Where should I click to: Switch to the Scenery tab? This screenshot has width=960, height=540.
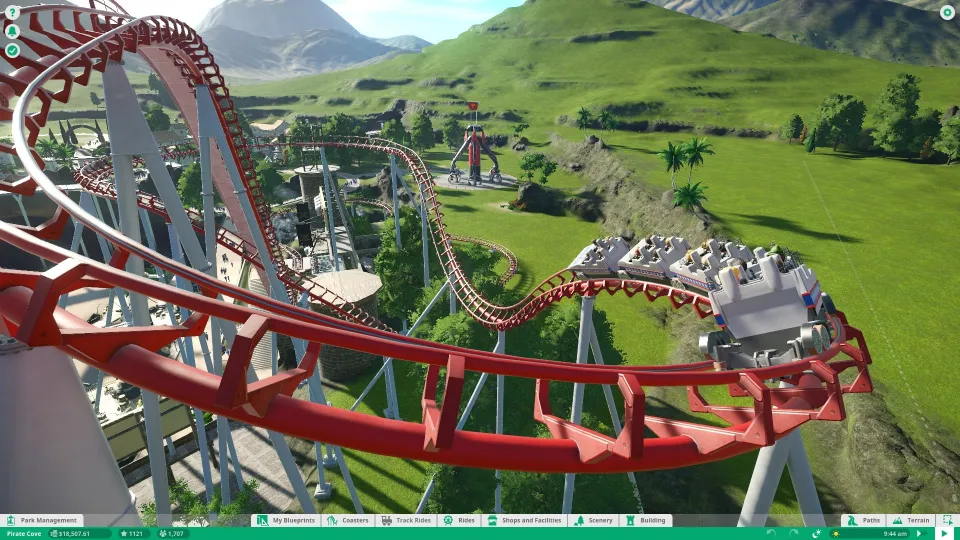[594, 520]
